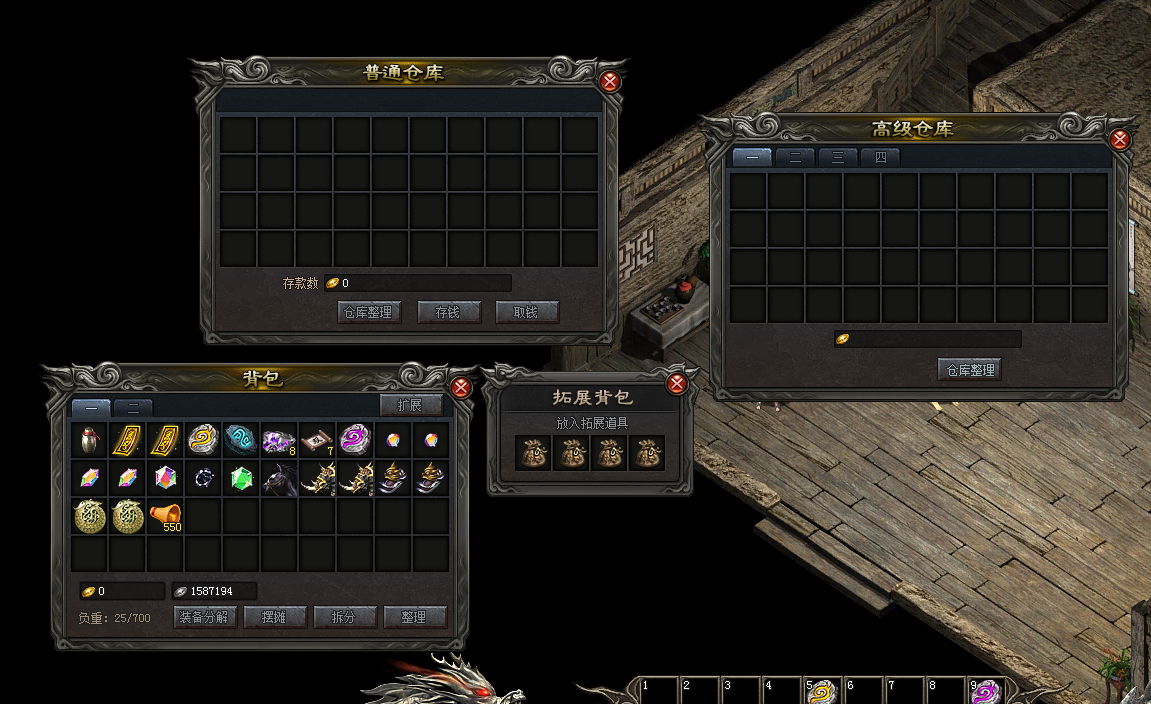Viewport: 1151px width, 704px height.
Task: Click the 存钱 deposit money button
Action: tap(448, 312)
